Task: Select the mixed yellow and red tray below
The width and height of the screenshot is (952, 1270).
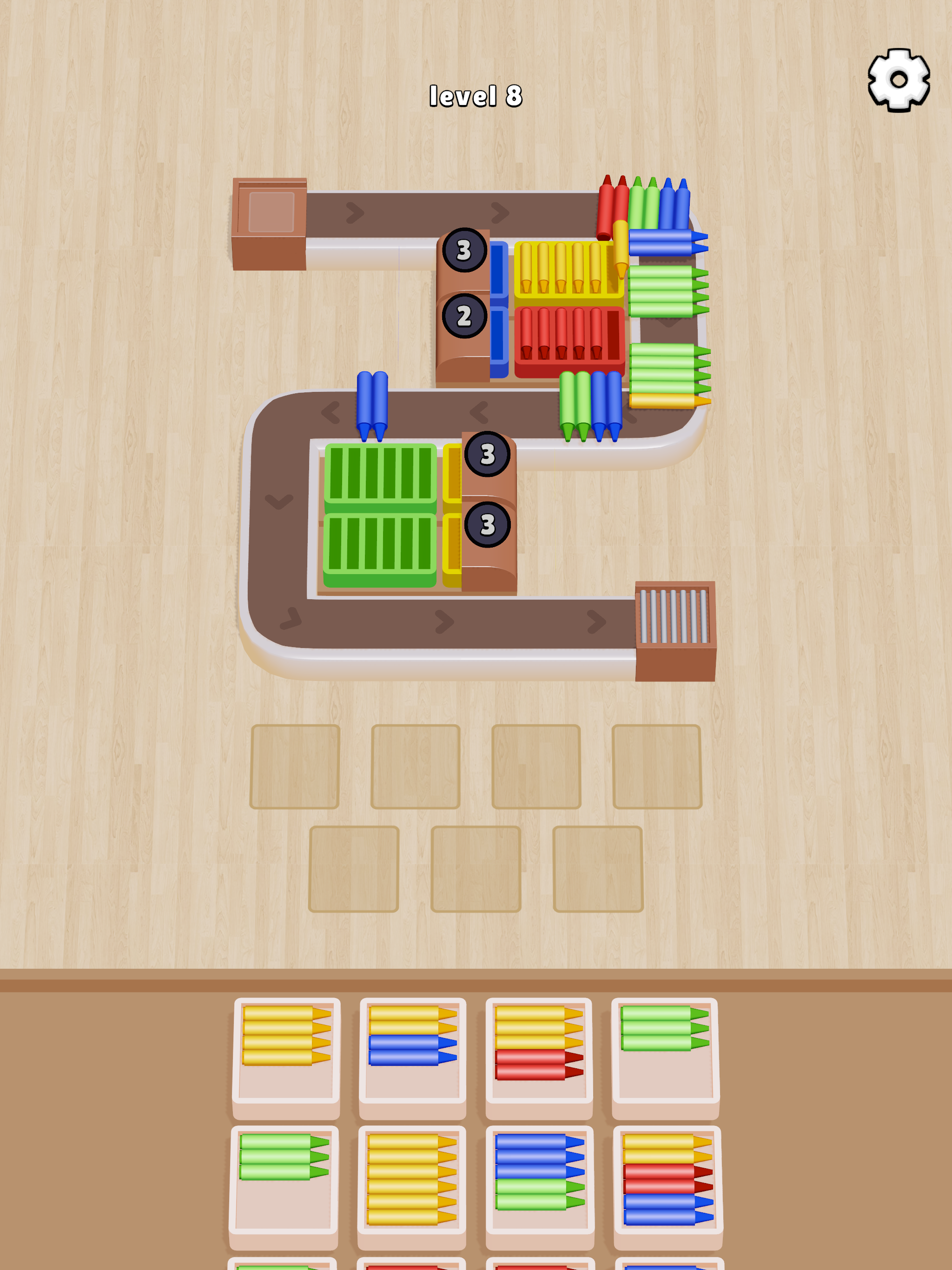Action: point(540,1051)
